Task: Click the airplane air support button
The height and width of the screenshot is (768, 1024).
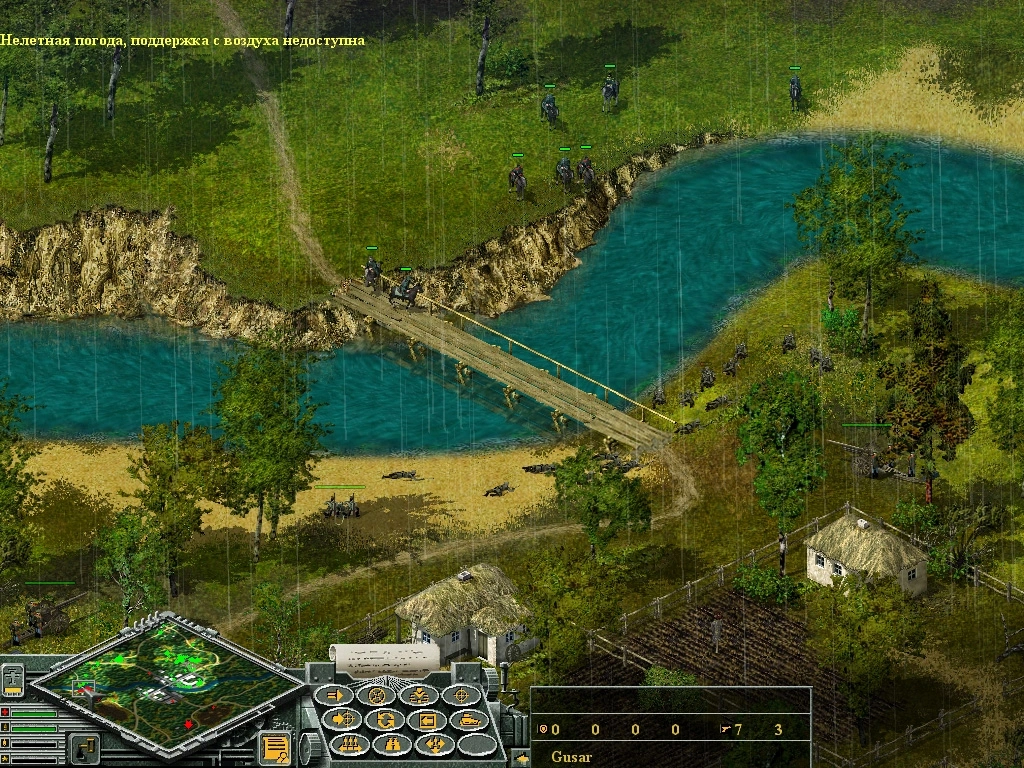Action: [x=15, y=679]
